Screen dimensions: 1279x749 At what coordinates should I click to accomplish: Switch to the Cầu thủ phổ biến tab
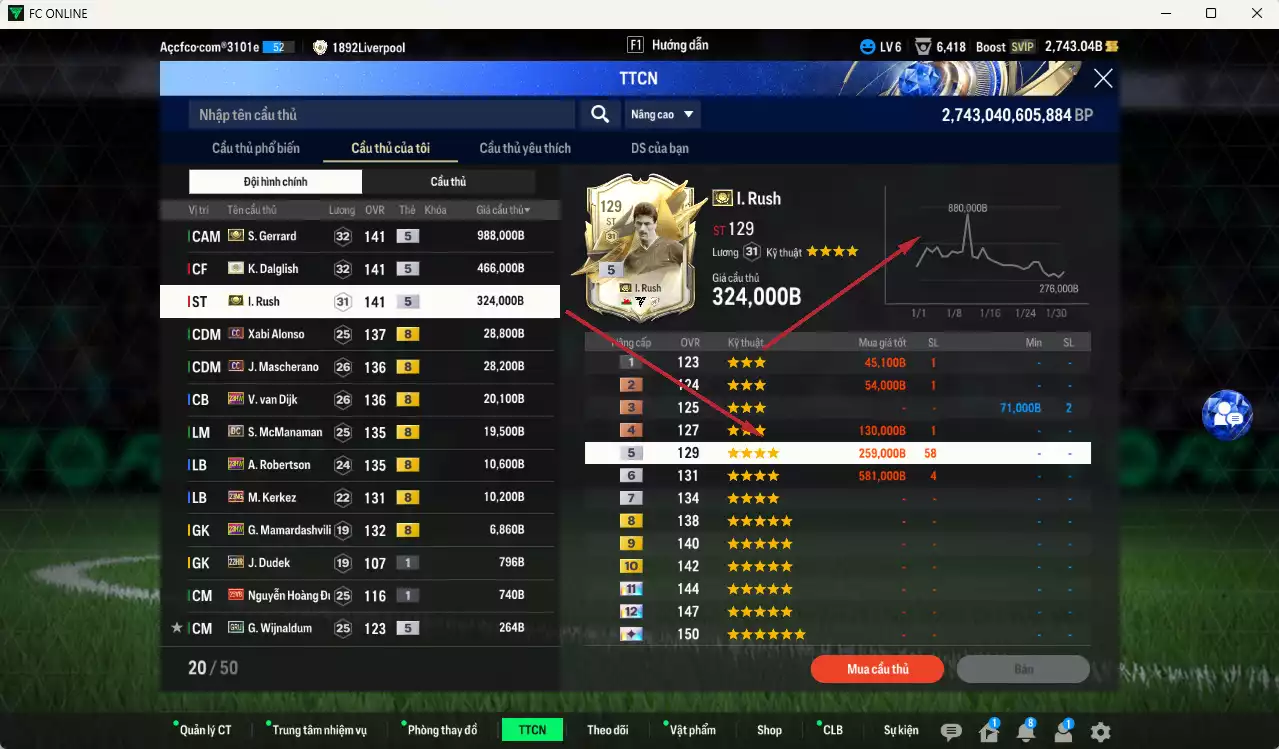point(255,149)
